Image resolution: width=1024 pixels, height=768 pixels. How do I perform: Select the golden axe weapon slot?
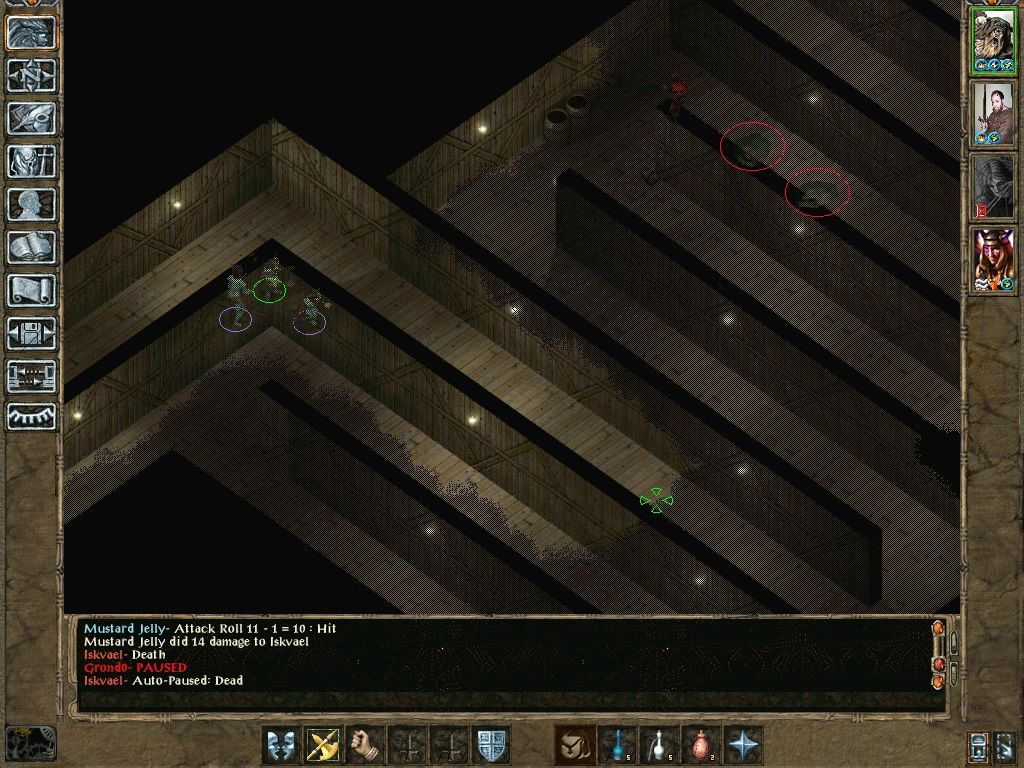(x=323, y=745)
